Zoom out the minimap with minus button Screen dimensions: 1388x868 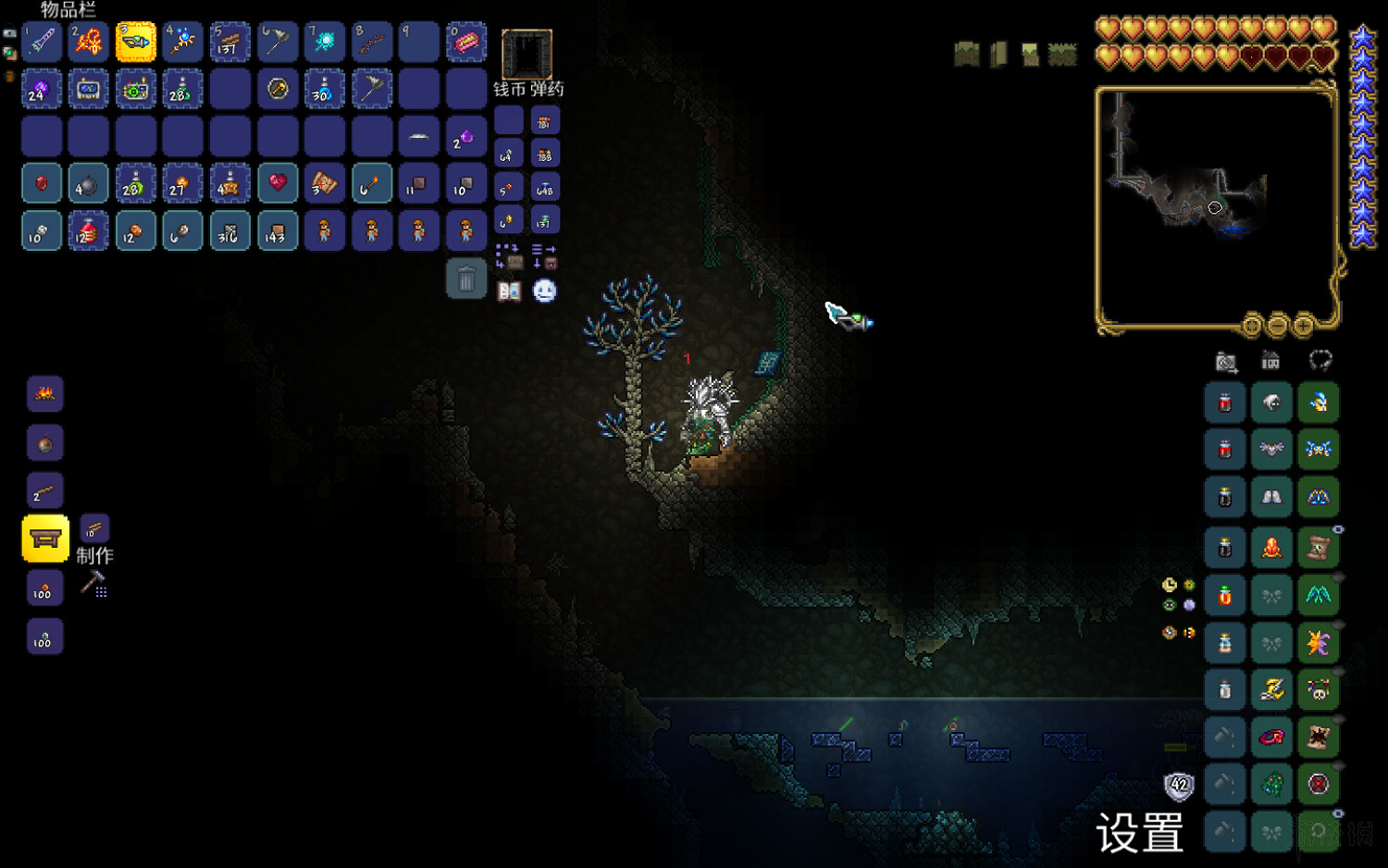pyautogui.click(x=1278, y=326)
